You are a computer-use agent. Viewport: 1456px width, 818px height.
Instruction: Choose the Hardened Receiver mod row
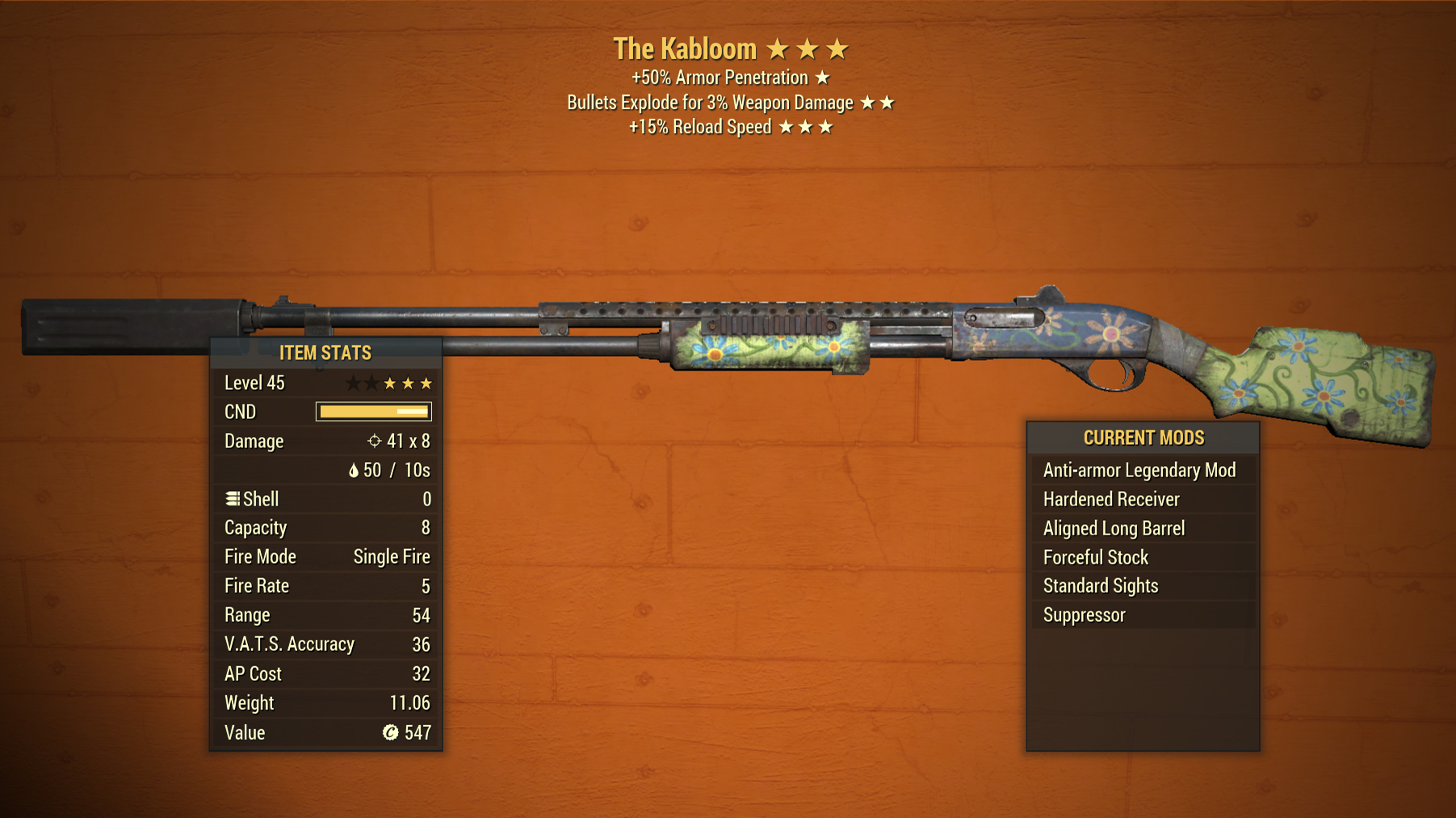1111,499
